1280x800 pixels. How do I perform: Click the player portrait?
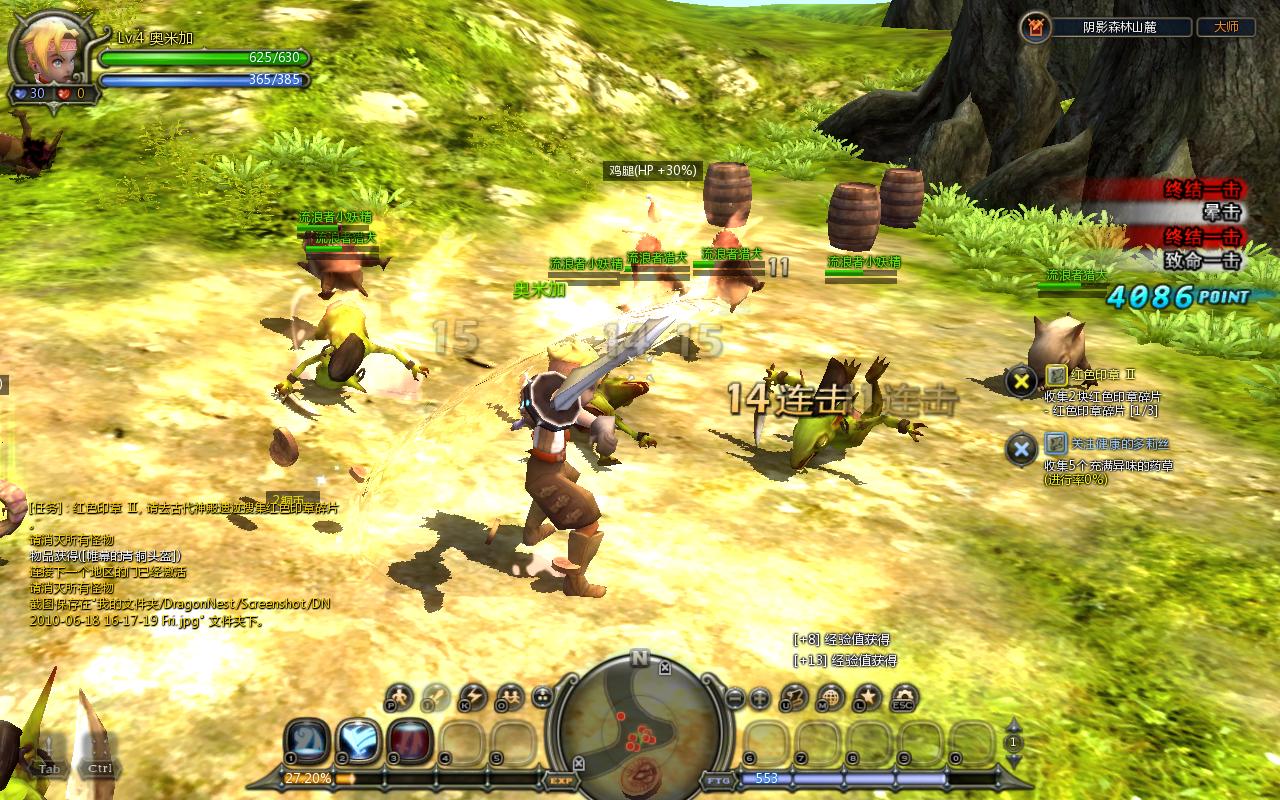coord(48,50)
